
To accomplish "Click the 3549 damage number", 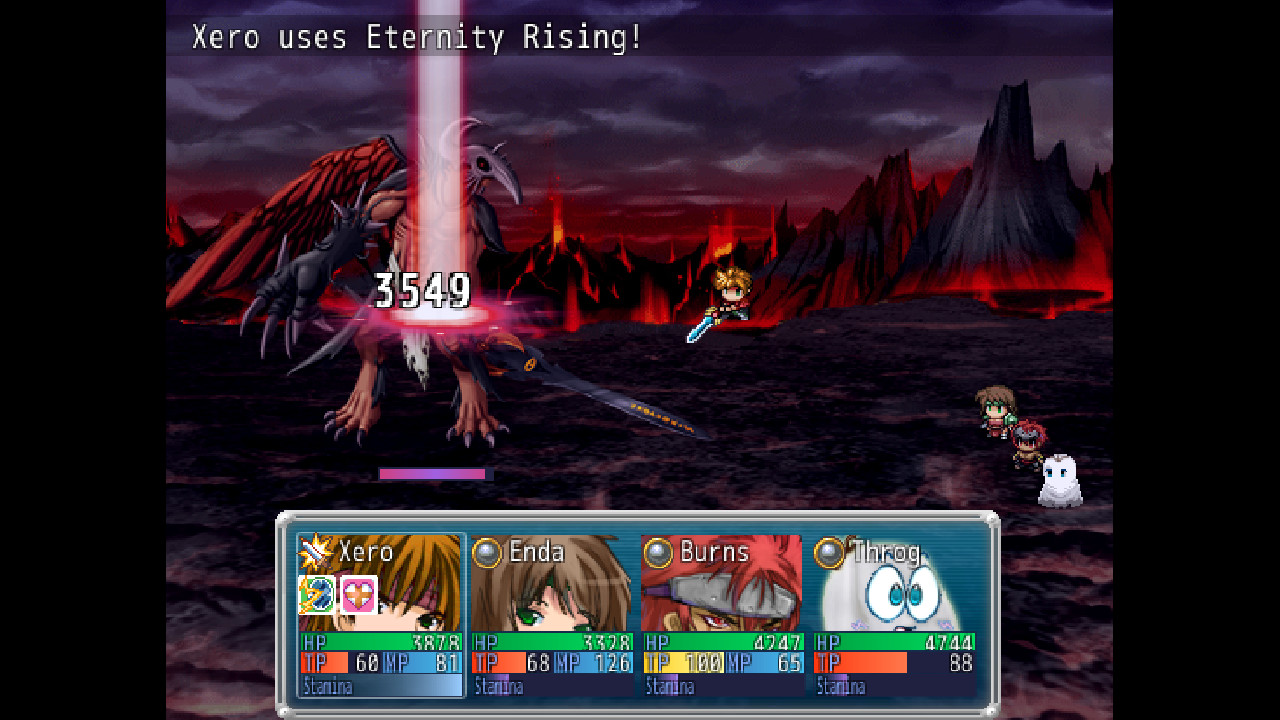I will point(422,290).
